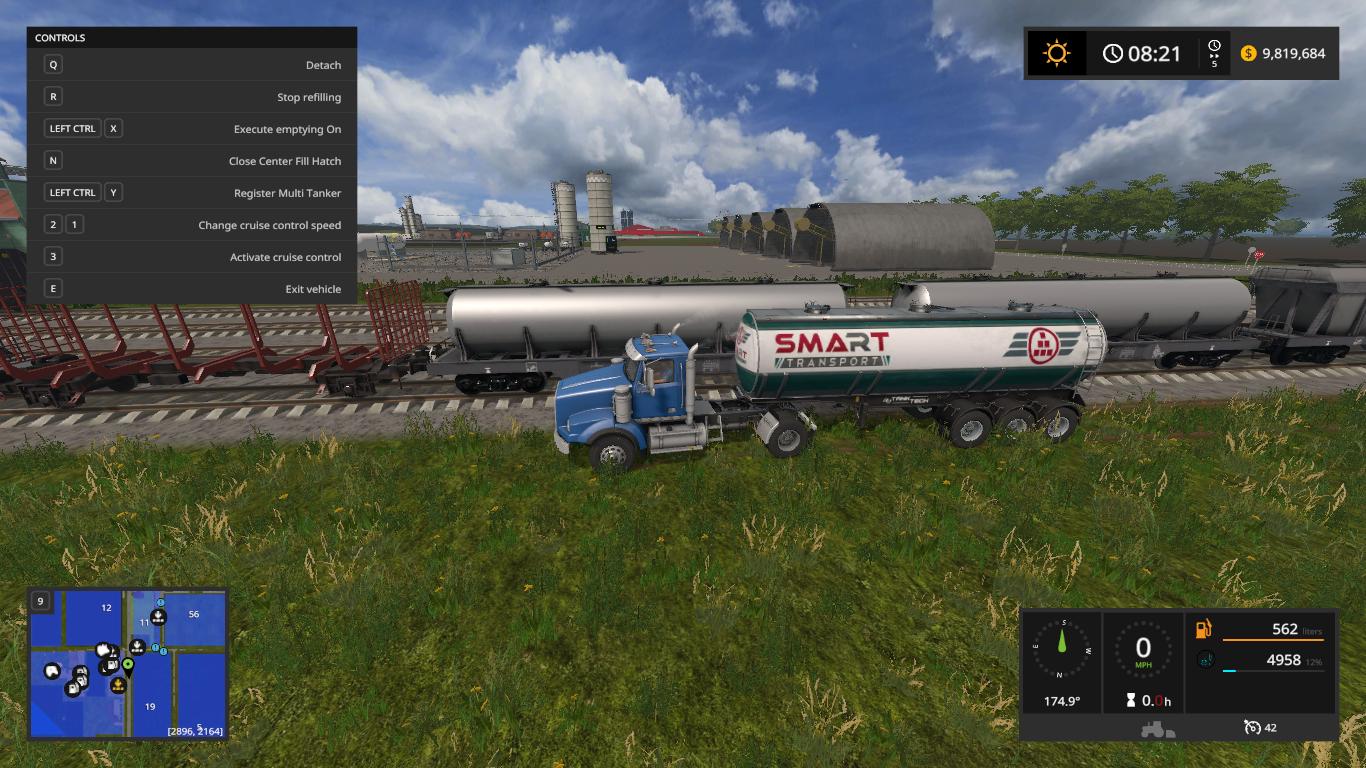The height and width of the screenshot is (768, 1366).
Task: Click the grey tractor and trailer icon
Action: (x=1158, y=729)
